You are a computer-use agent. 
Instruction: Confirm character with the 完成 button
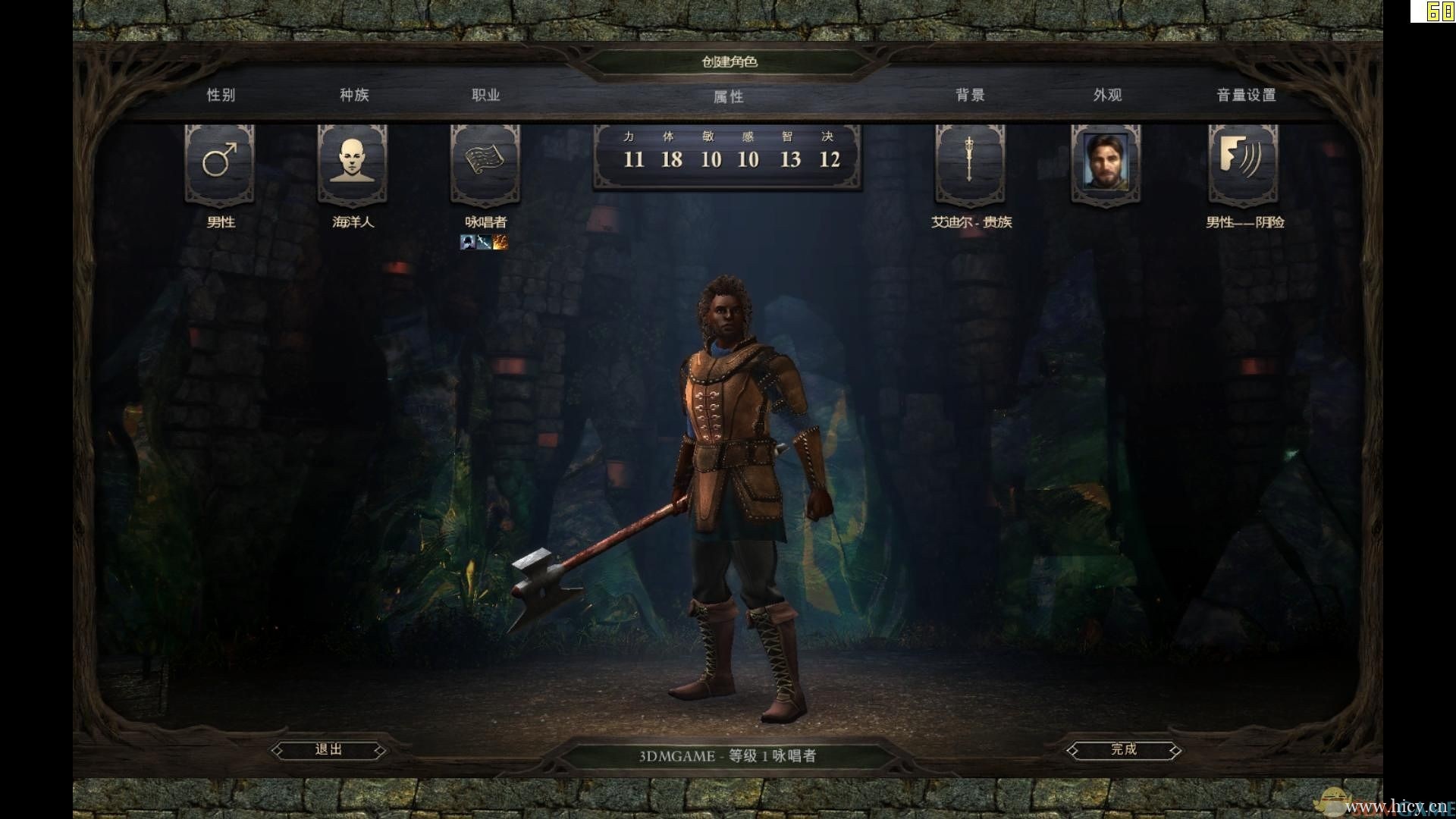click(x=1123, y=750)
